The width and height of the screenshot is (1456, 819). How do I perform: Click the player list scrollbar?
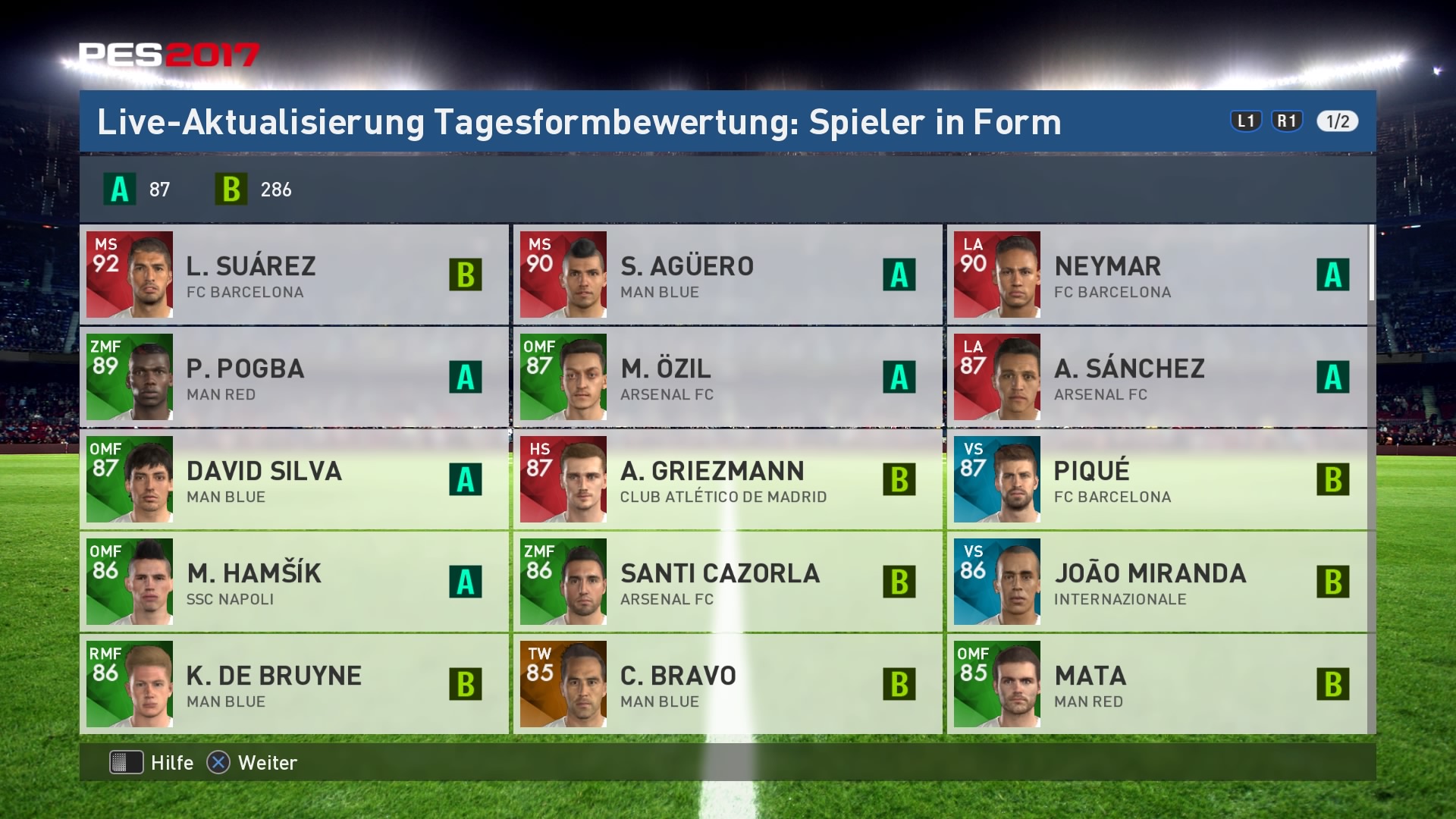[1372, 262]
